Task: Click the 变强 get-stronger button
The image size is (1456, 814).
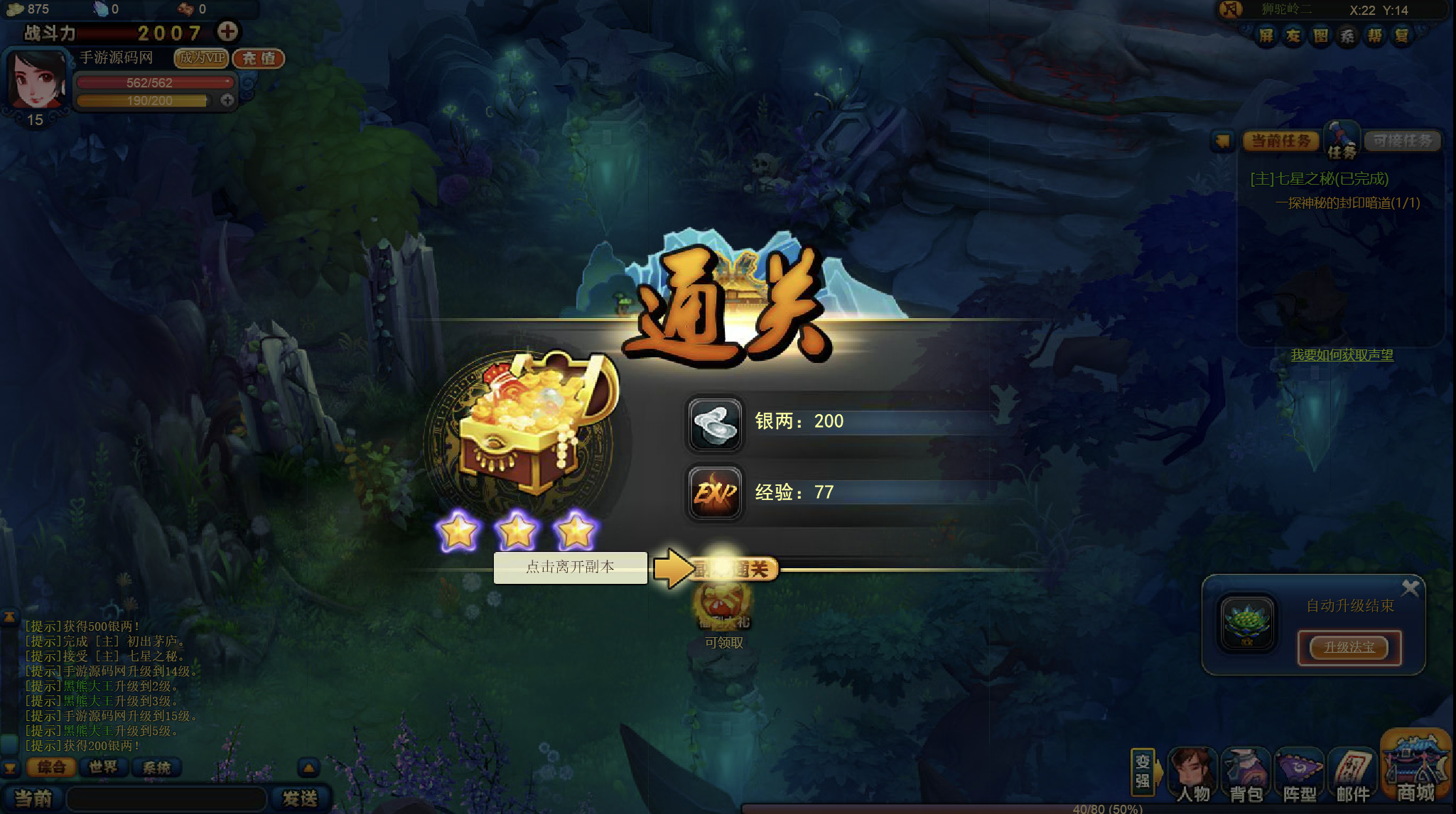Action: tap(1142, 771)
